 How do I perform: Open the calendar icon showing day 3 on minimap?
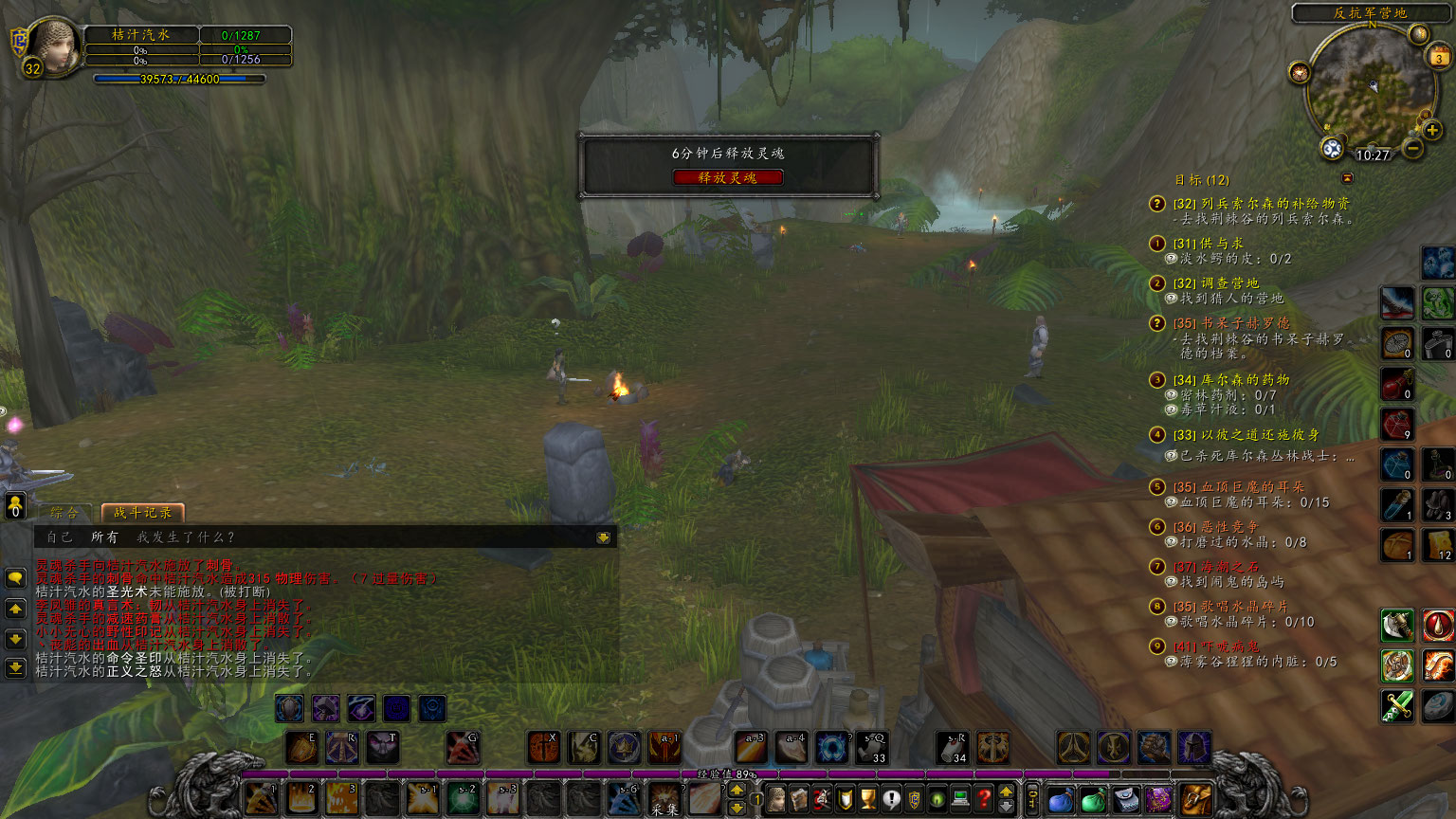[1438, 58]
